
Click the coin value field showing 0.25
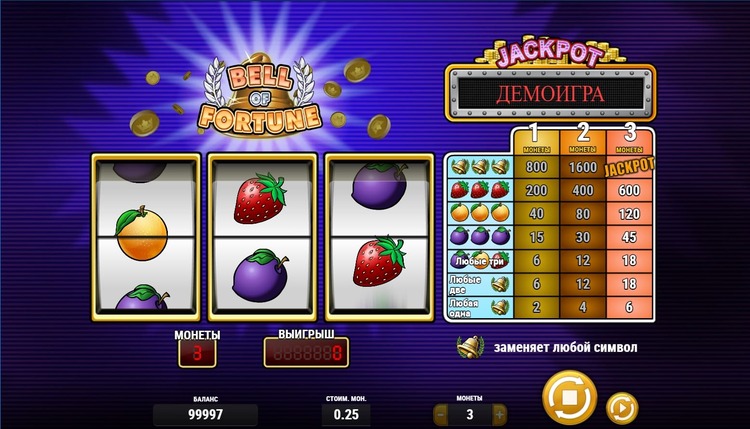point(346,414)
